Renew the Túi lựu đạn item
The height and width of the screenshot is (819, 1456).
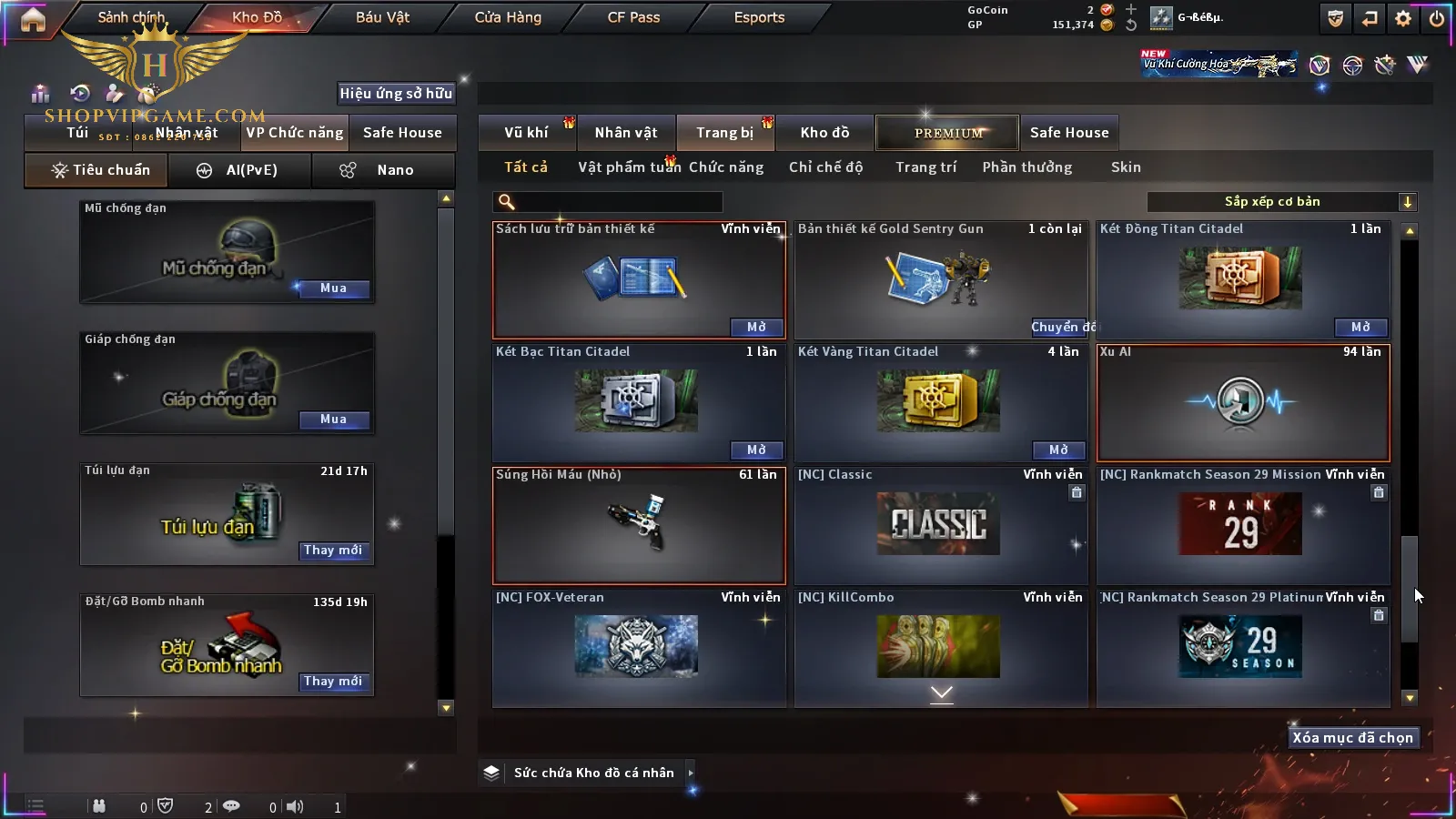(333, 551)
